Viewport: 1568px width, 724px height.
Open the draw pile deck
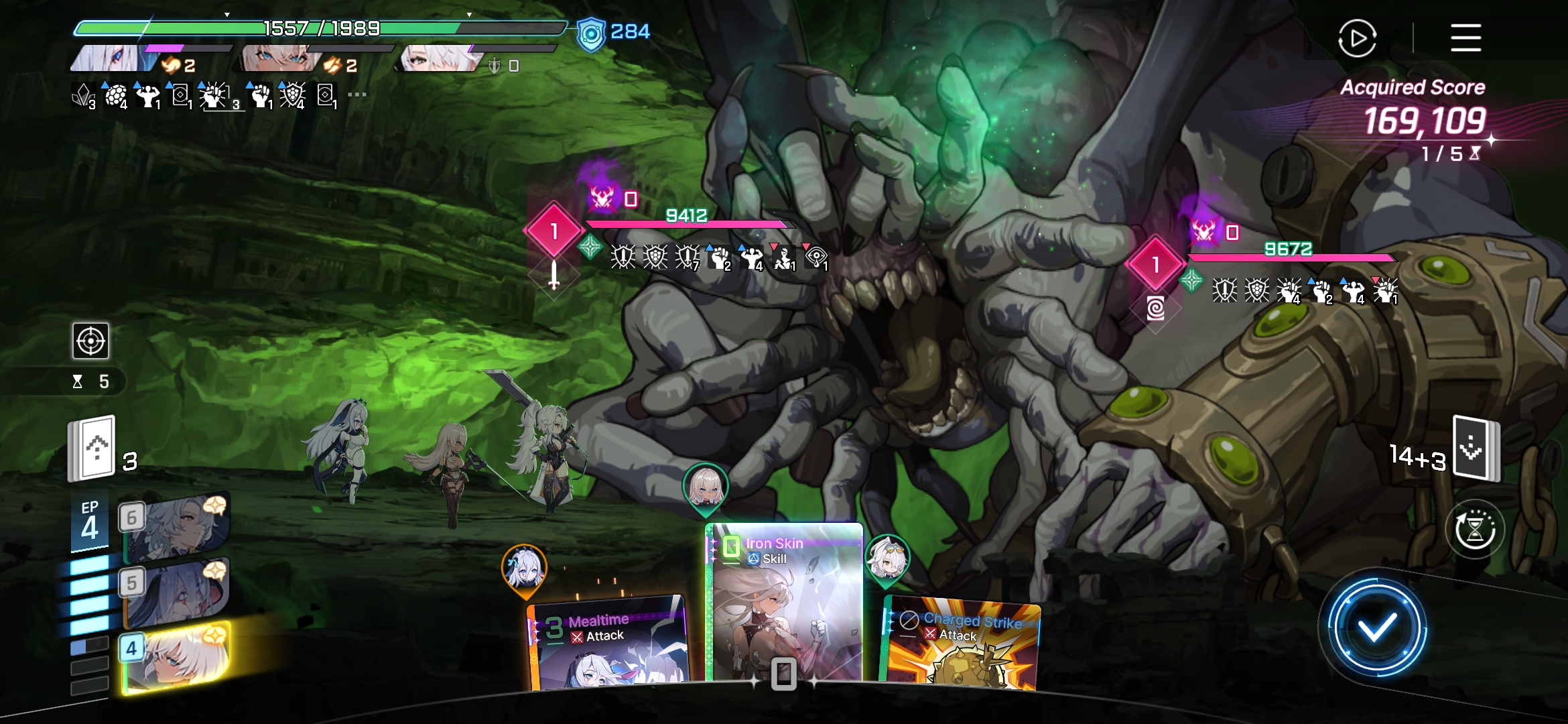(92, 448)
